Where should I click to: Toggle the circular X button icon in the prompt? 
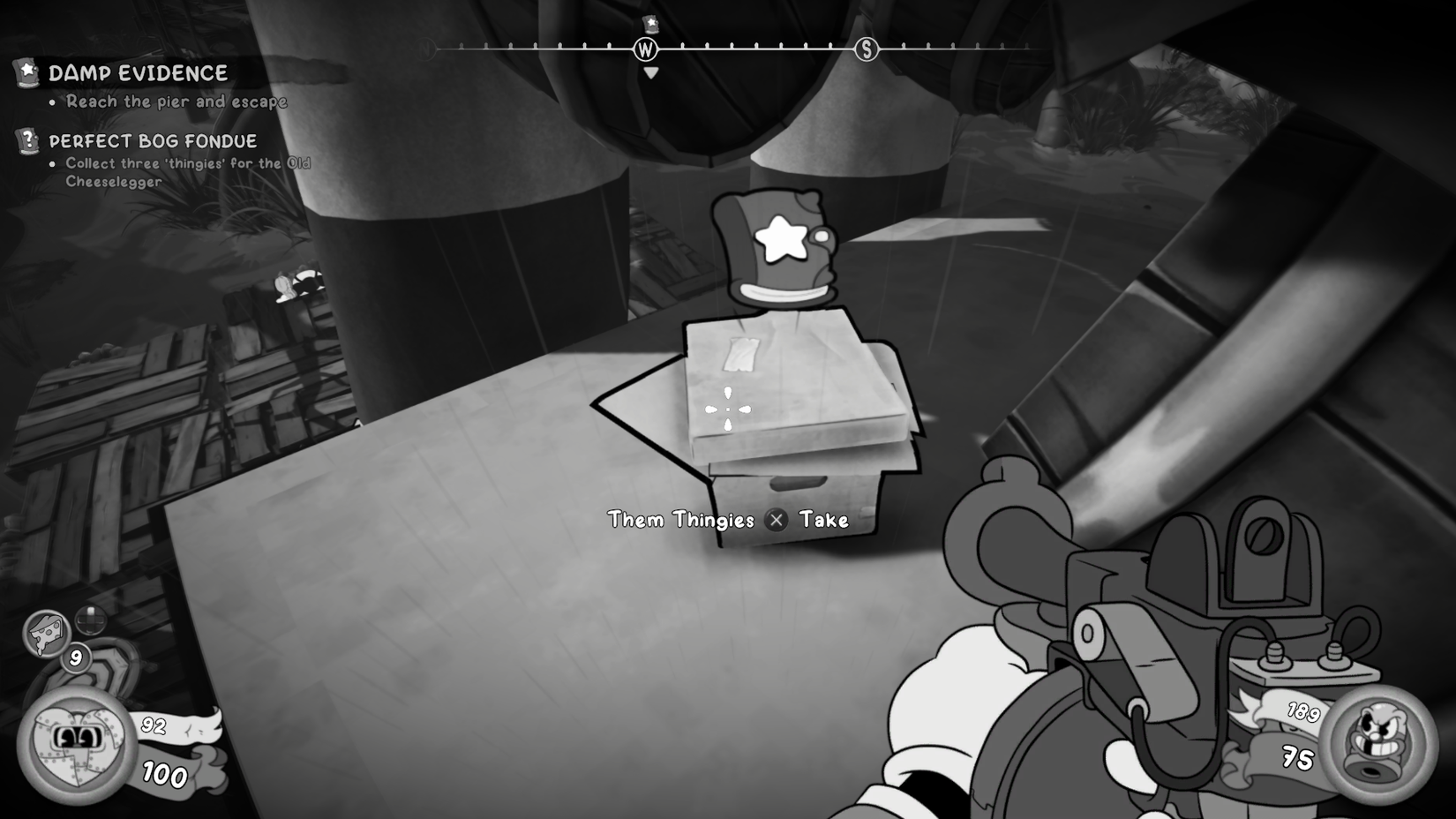pyautogui.click(x=777, y=521)
